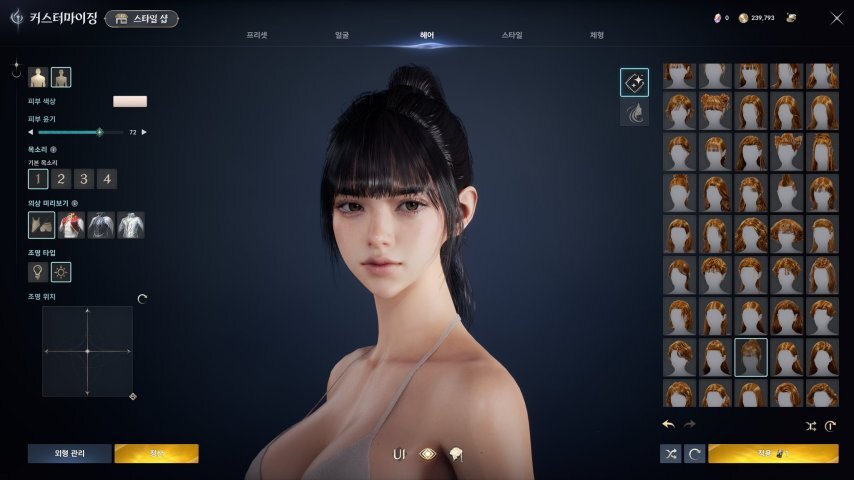Switch to the 얼굴 face tab
854x480 pixels.
pyautogui.click(x=342, y=35)
